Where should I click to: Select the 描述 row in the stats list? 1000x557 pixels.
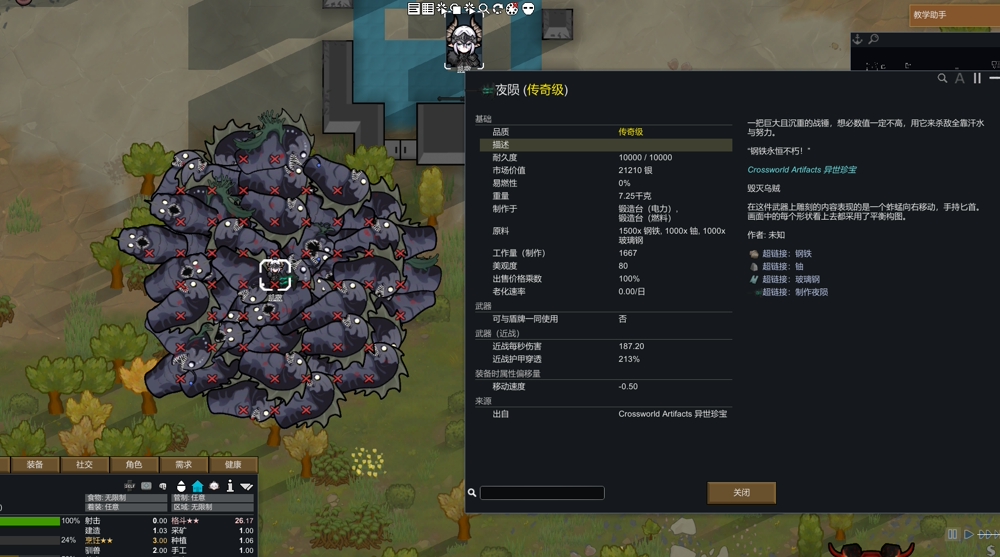[605, 145]
